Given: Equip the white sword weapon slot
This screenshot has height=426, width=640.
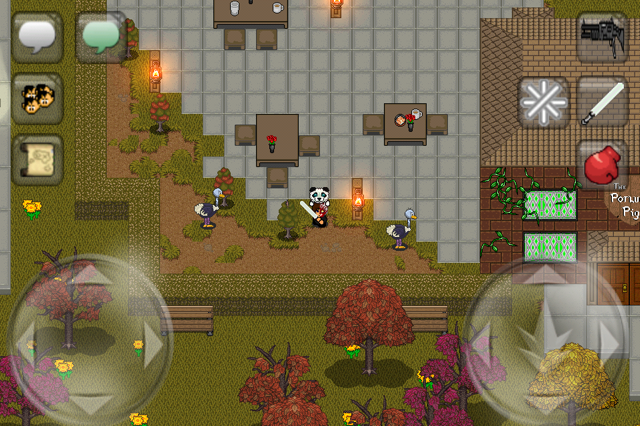Looking at the screenshot, I should (602, 101).
